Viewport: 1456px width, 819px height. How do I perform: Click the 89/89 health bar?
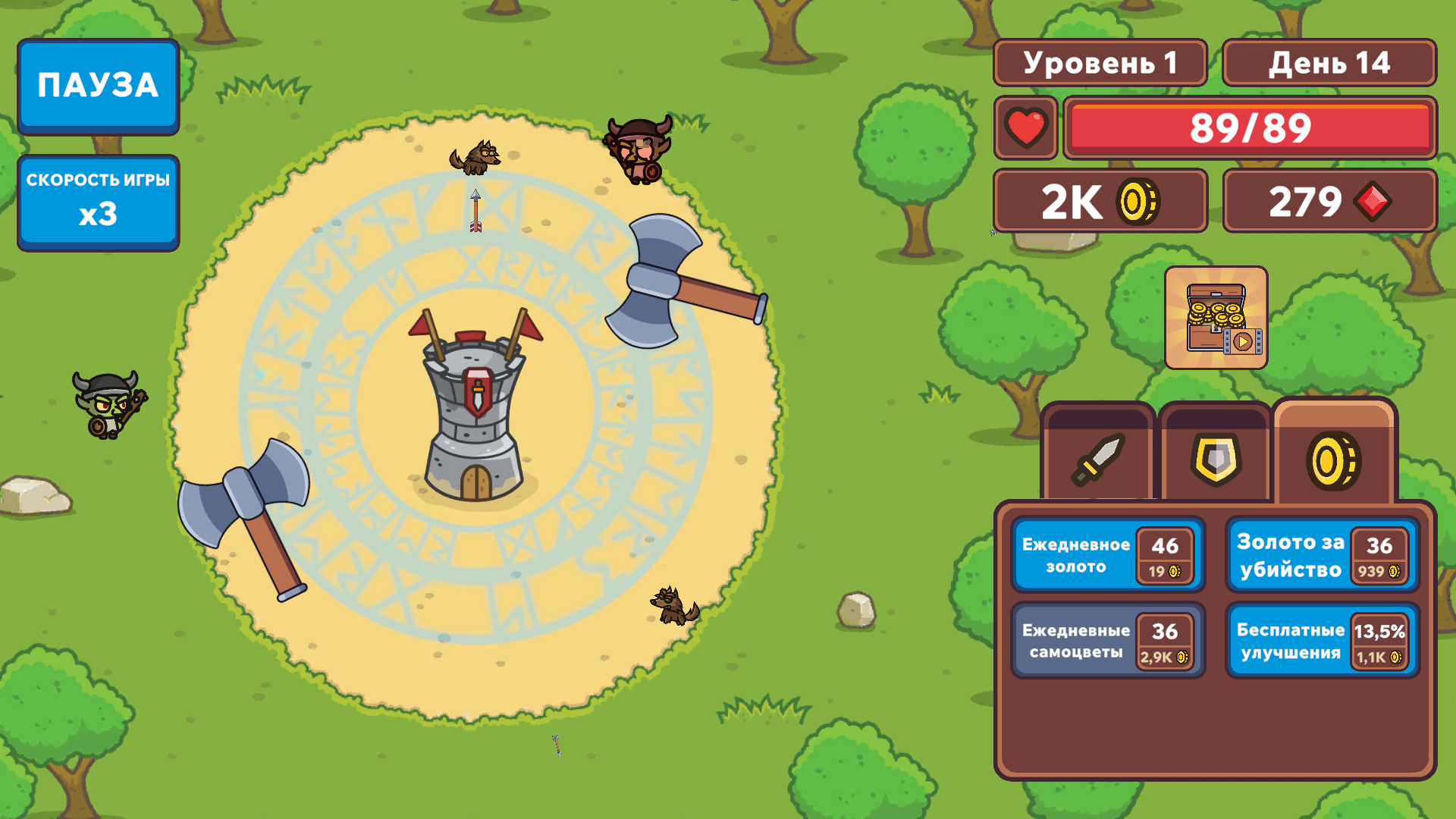1250,129
